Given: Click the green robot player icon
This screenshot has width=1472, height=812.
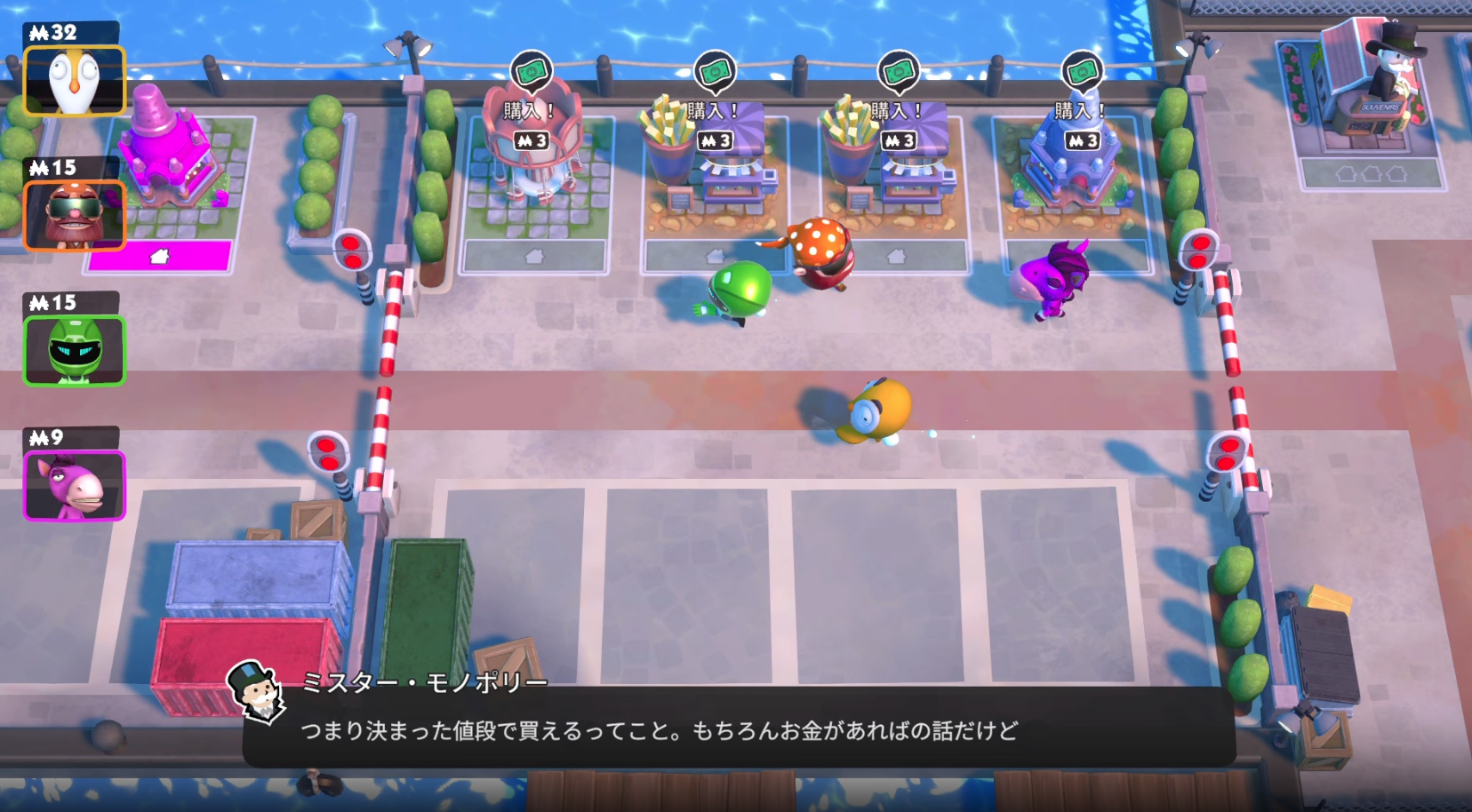Looking at the screenshot, I should (75, 350).
